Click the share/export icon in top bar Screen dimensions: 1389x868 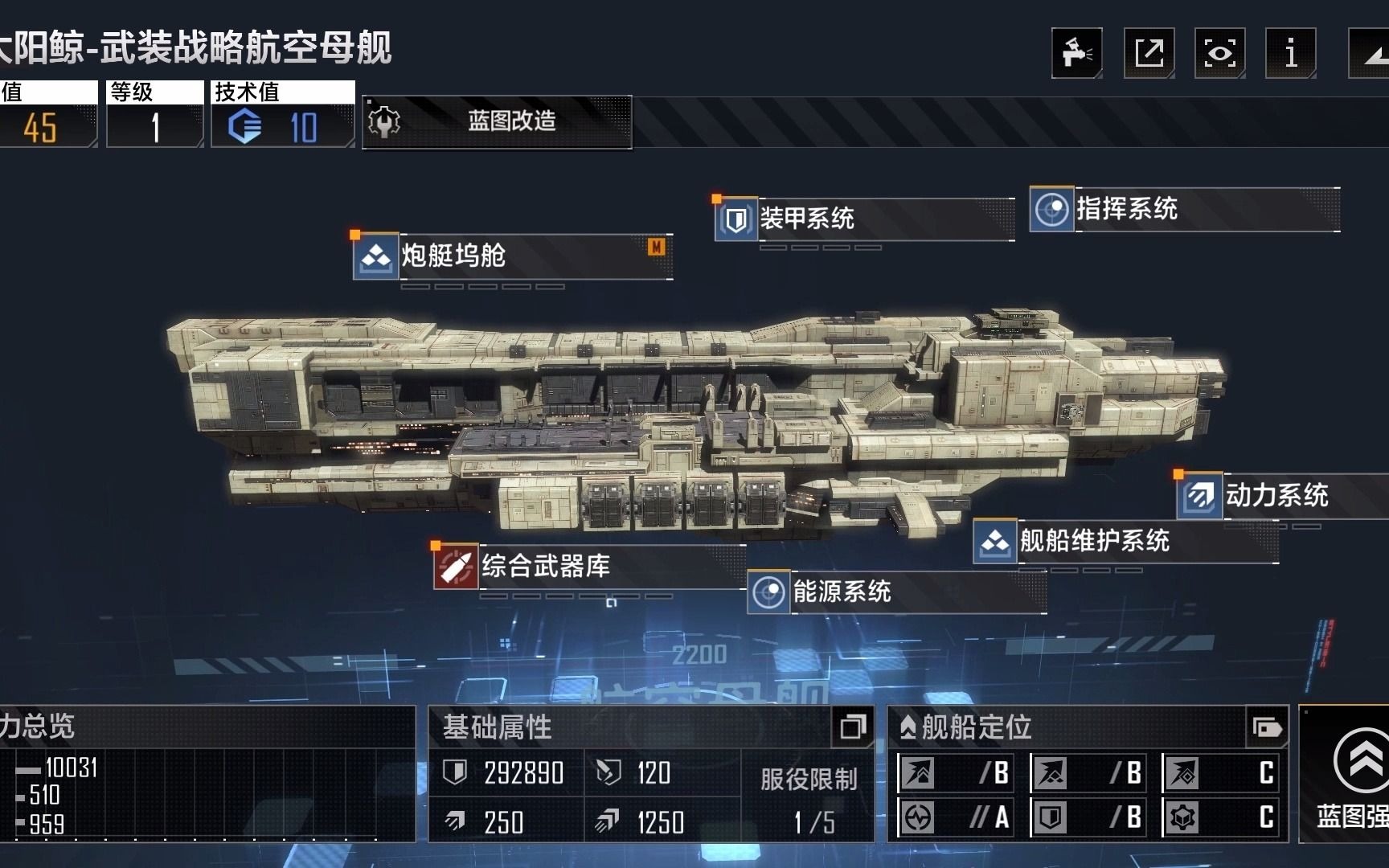pos(1149,52)
